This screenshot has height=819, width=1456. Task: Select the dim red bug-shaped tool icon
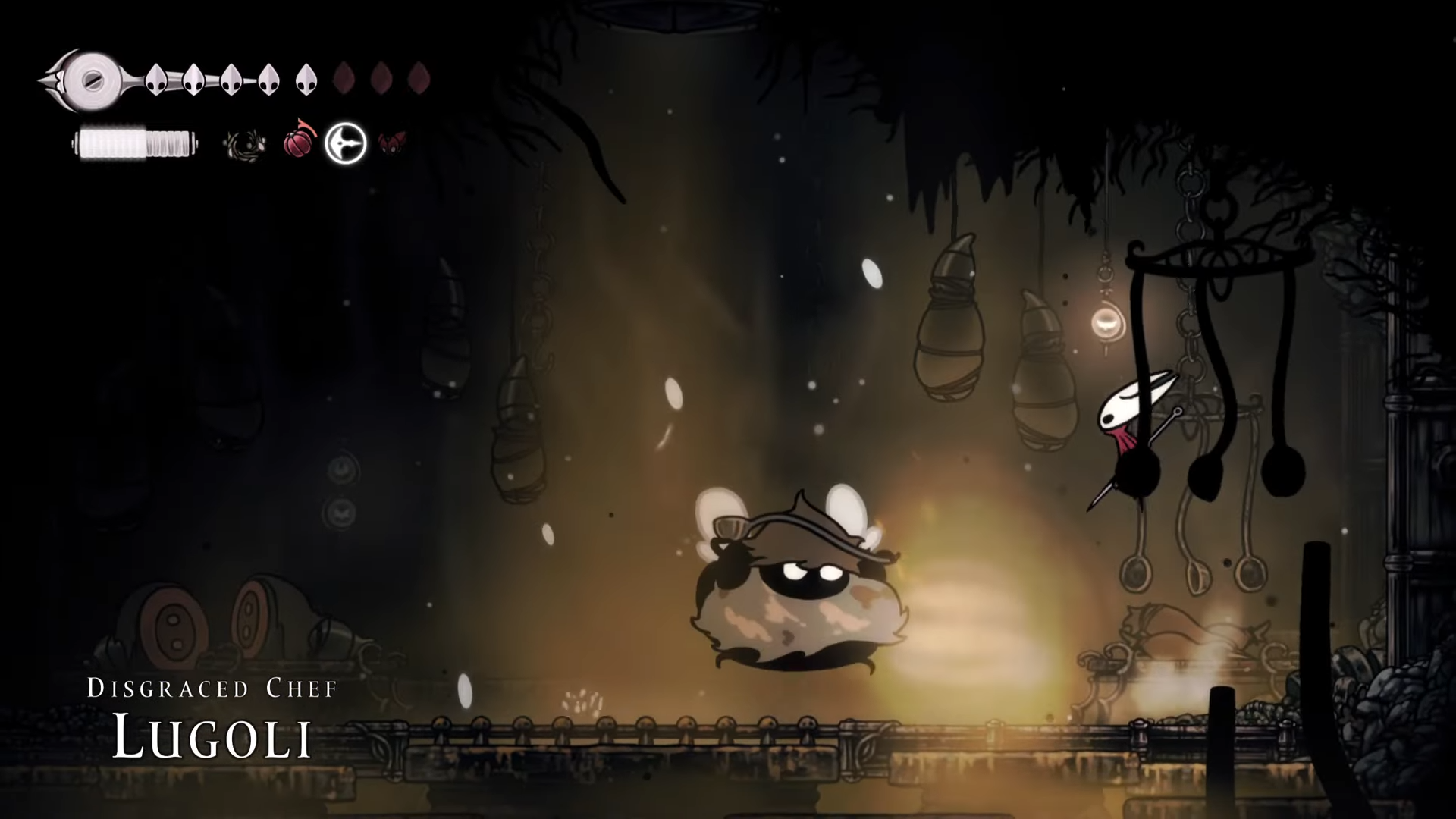[391, 143]
